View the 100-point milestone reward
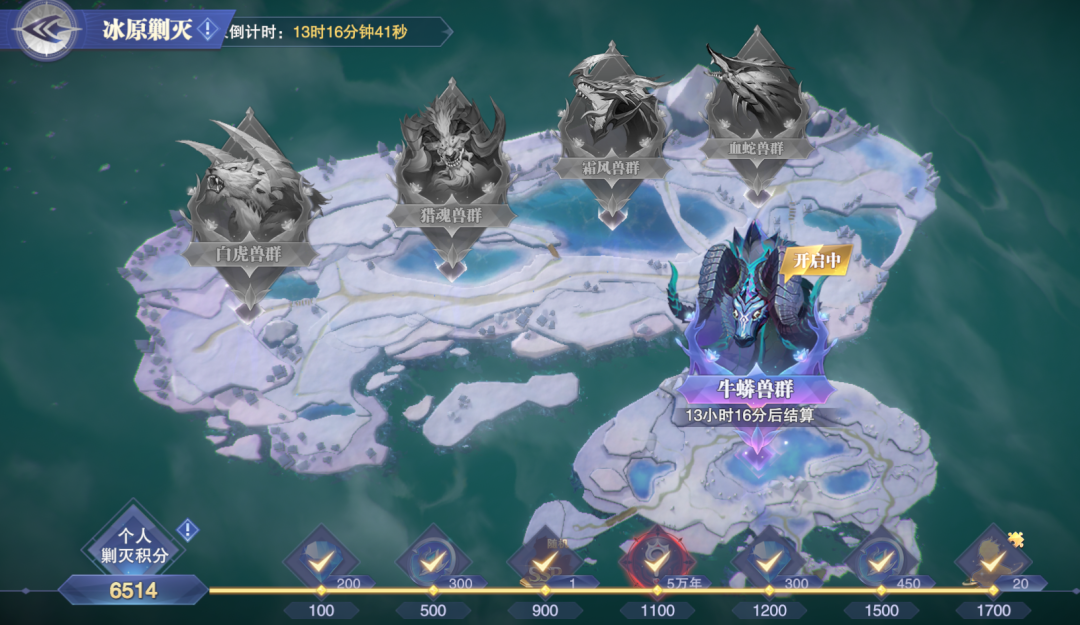This screenshot has width=1080, height=625. [322, 562]
